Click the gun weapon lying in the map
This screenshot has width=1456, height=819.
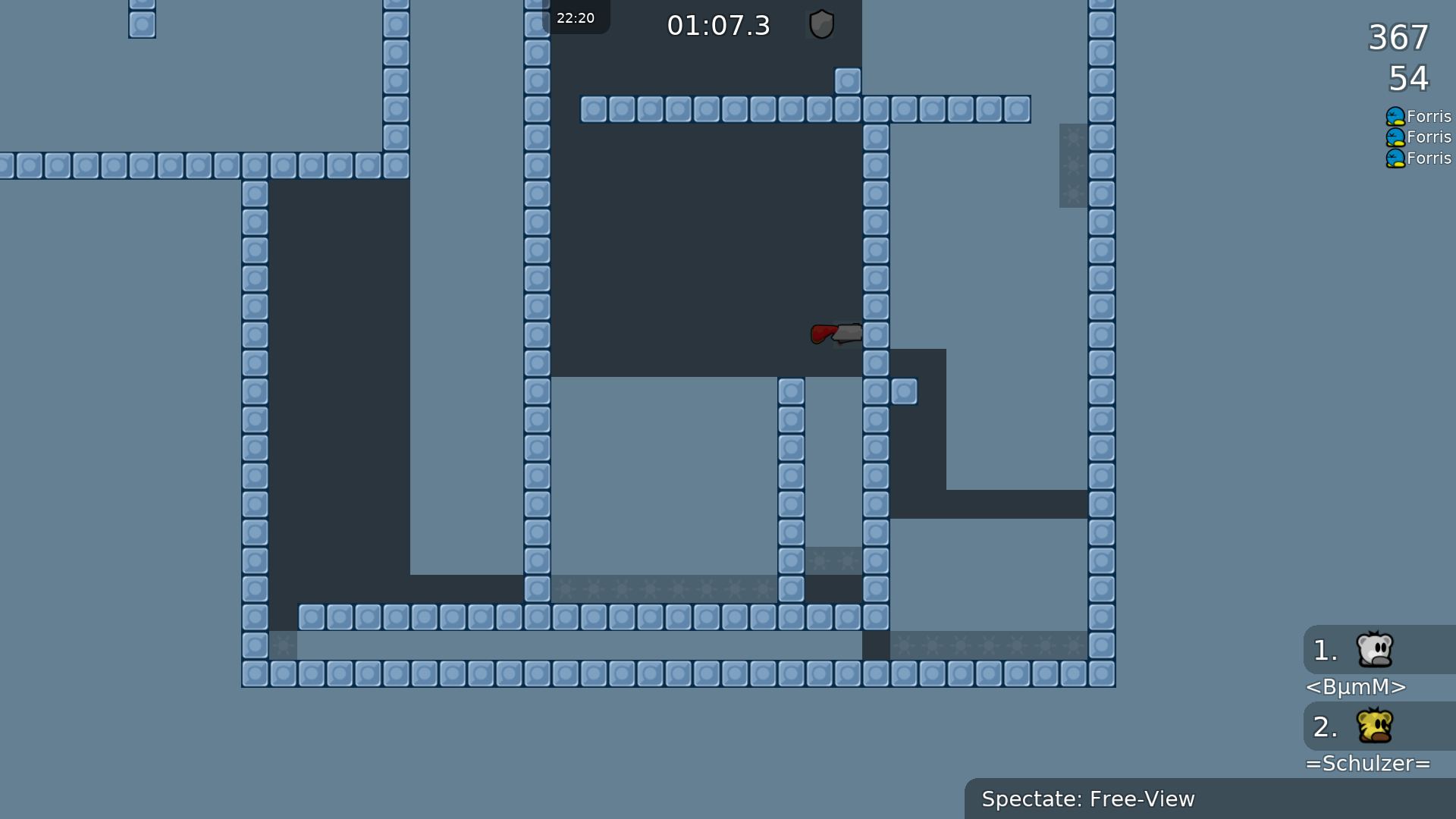(834, 334)
